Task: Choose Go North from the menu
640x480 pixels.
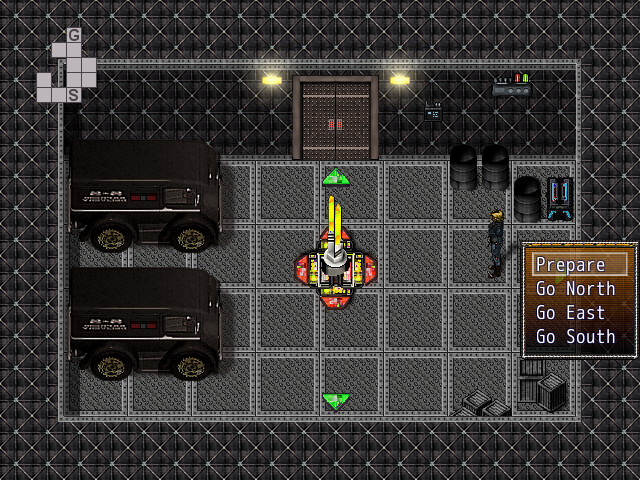Action: [x=575, y=289]
